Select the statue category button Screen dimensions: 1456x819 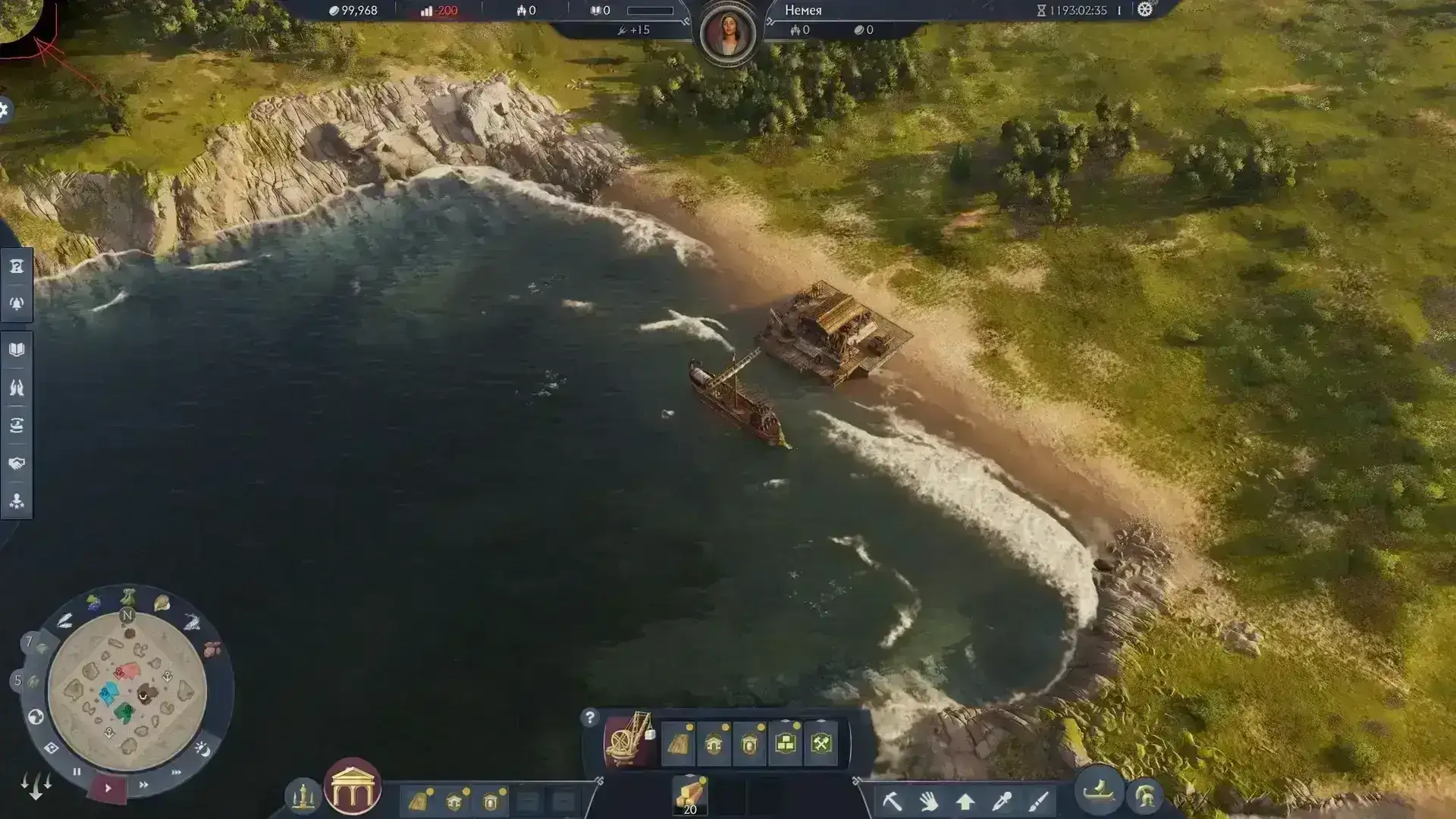tap(303, 795)
